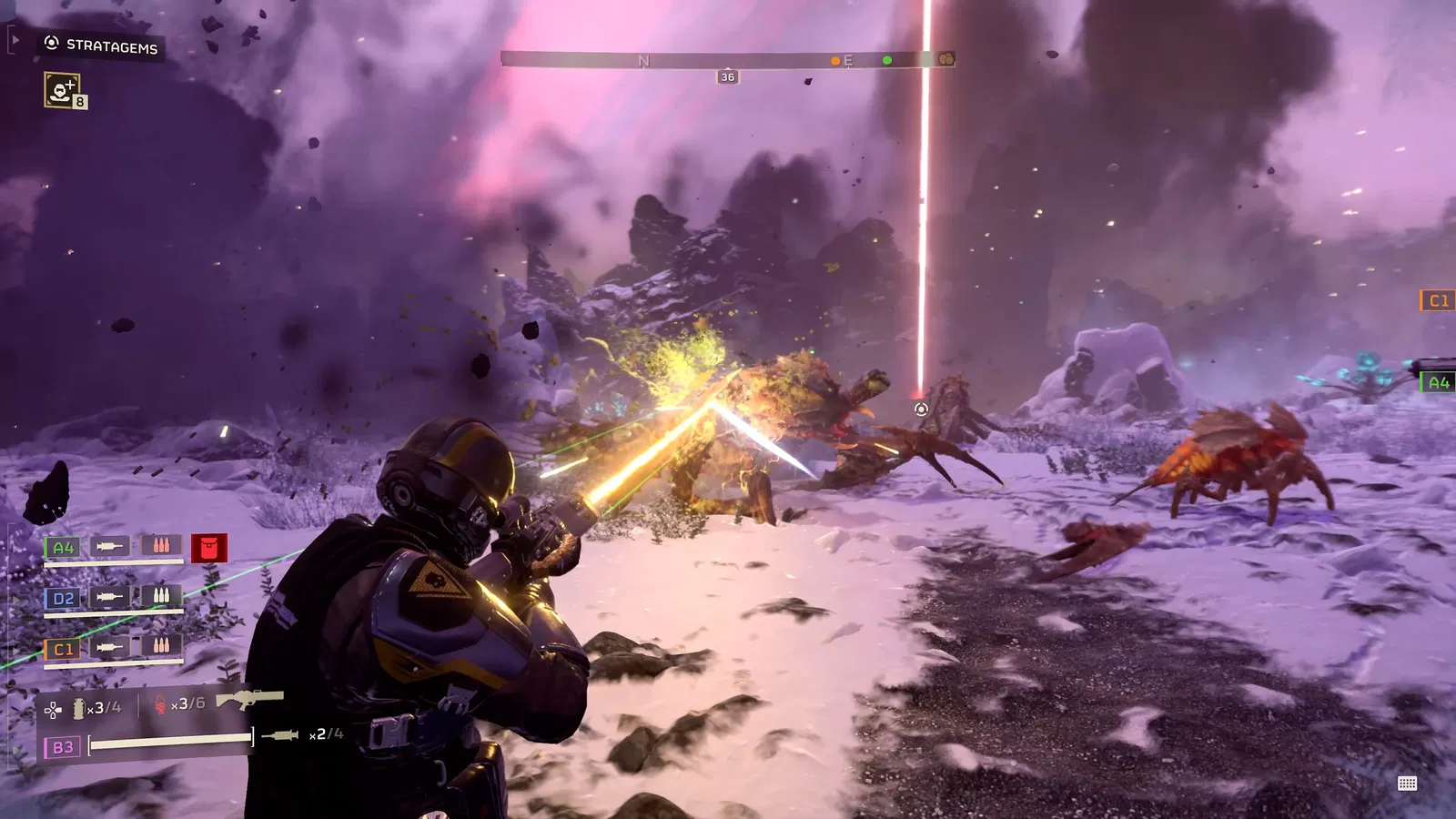Screen dimensions: 1456x819
Task: Click the syringe icon showing x2/4
Action: click(278, 735)
